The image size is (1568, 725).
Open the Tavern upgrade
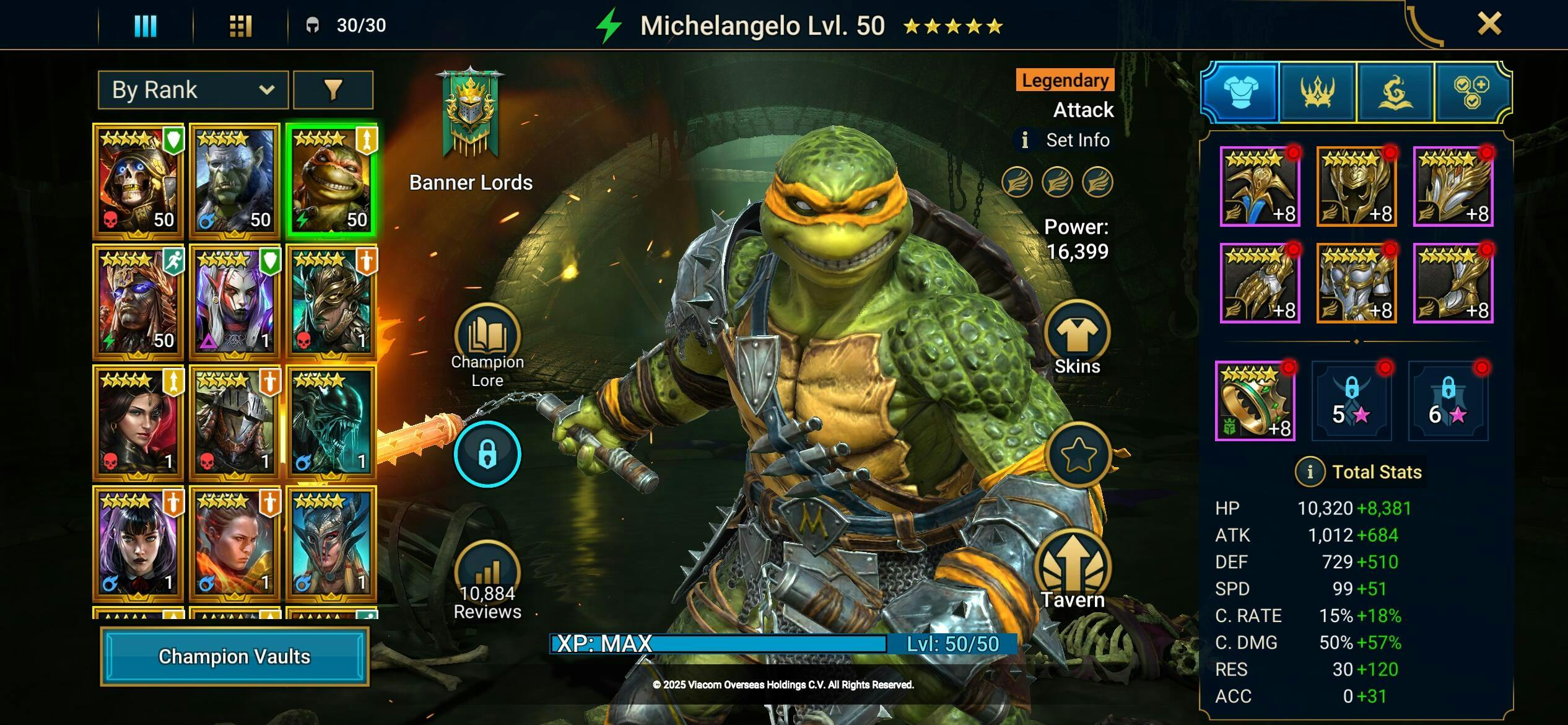(1073, 570)
